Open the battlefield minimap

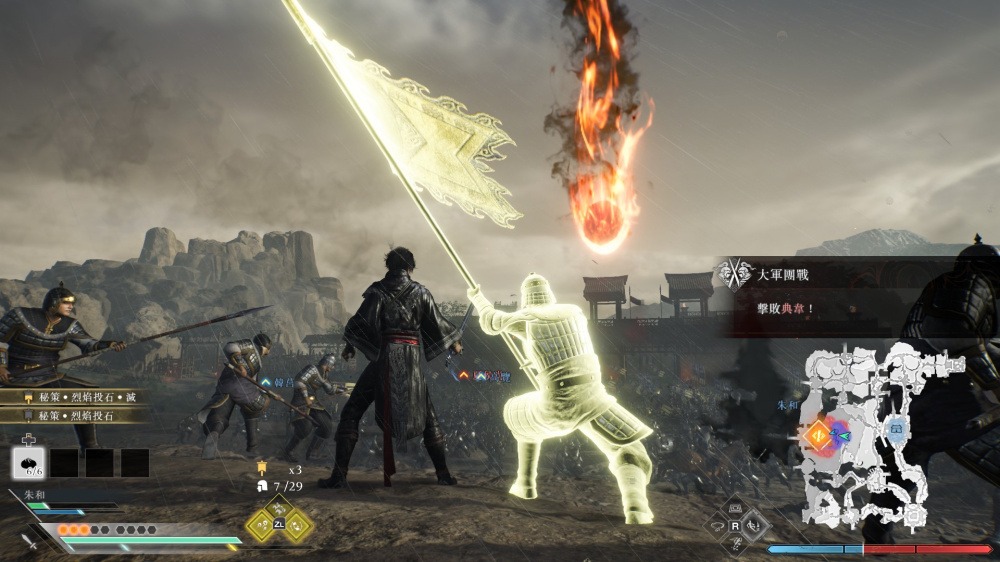pyautogui.click(x=873, y=437)
